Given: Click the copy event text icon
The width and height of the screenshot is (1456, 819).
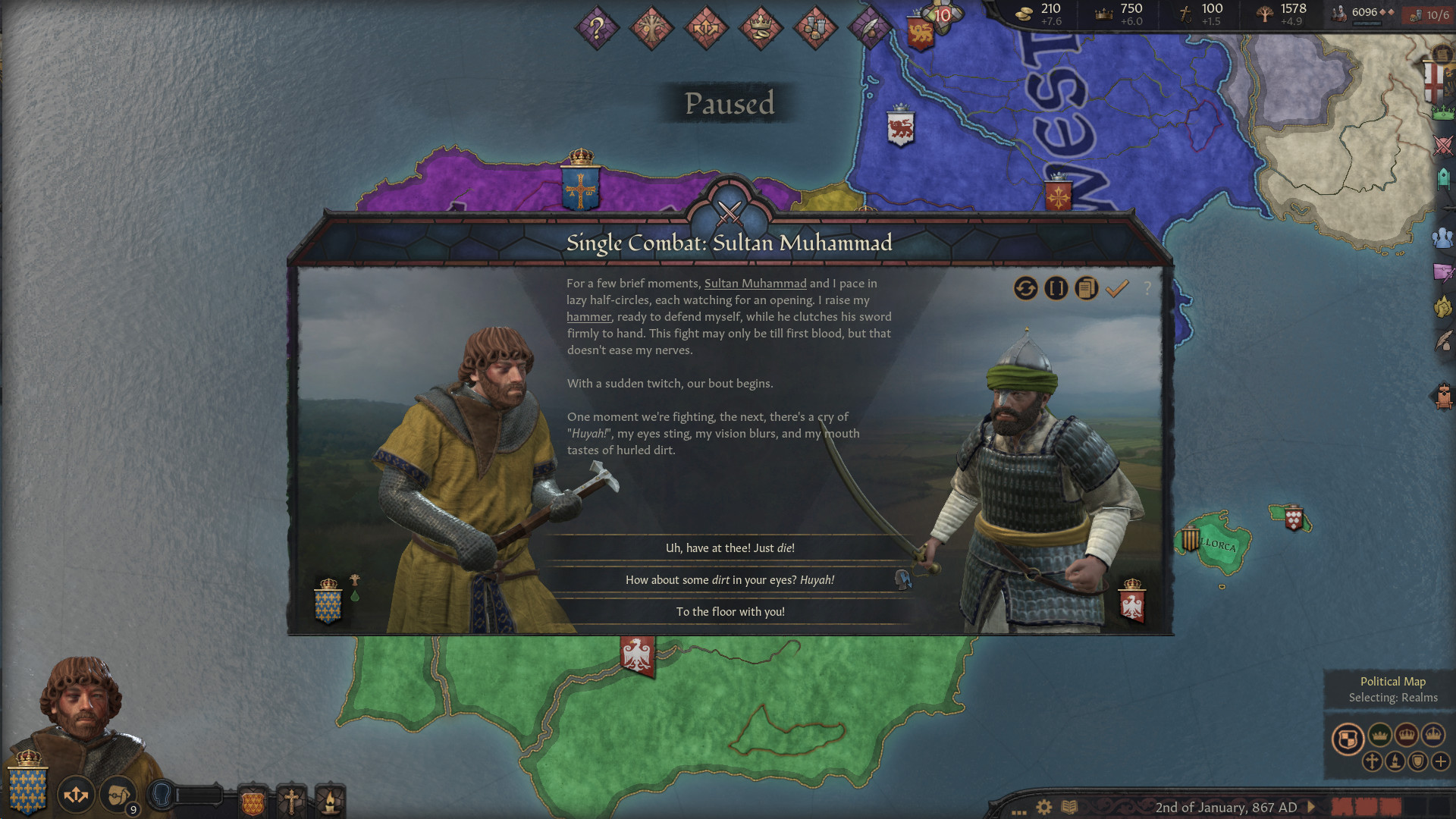Looking at the screenshot, I should point(1085,289).
